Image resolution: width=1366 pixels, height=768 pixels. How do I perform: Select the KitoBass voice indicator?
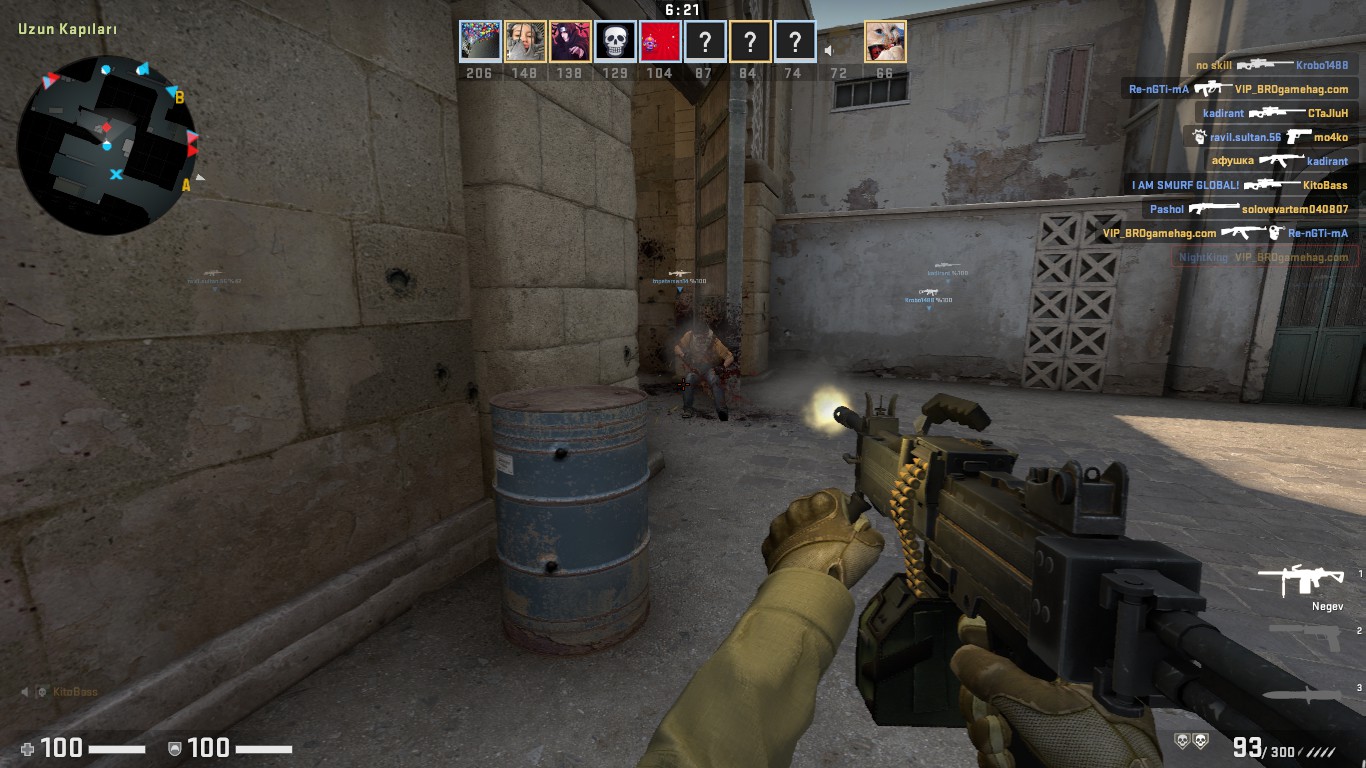(x=60, y=692)
